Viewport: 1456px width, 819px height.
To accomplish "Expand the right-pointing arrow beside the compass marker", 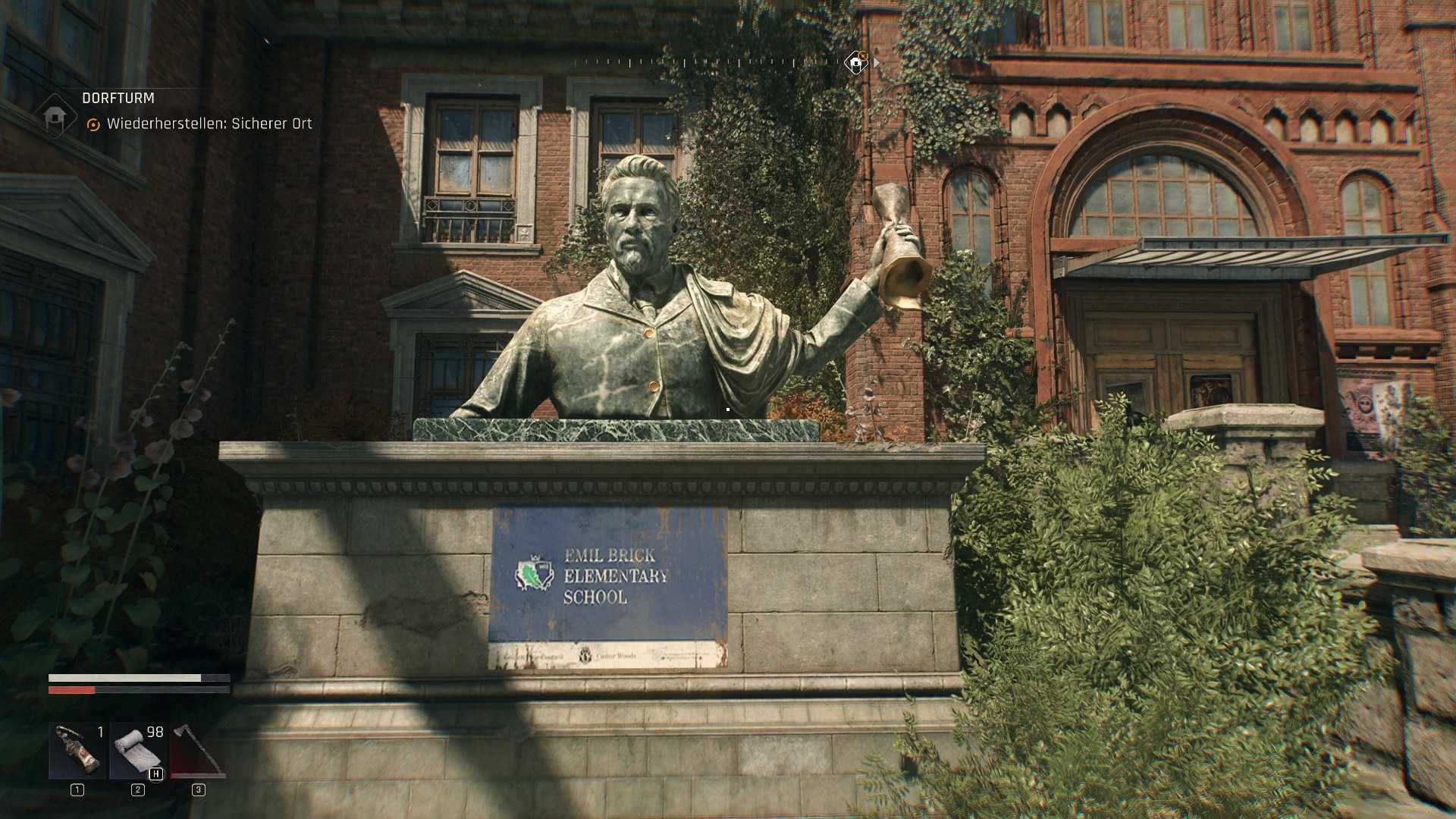I will pyautogui.click(x=878, y=64).
